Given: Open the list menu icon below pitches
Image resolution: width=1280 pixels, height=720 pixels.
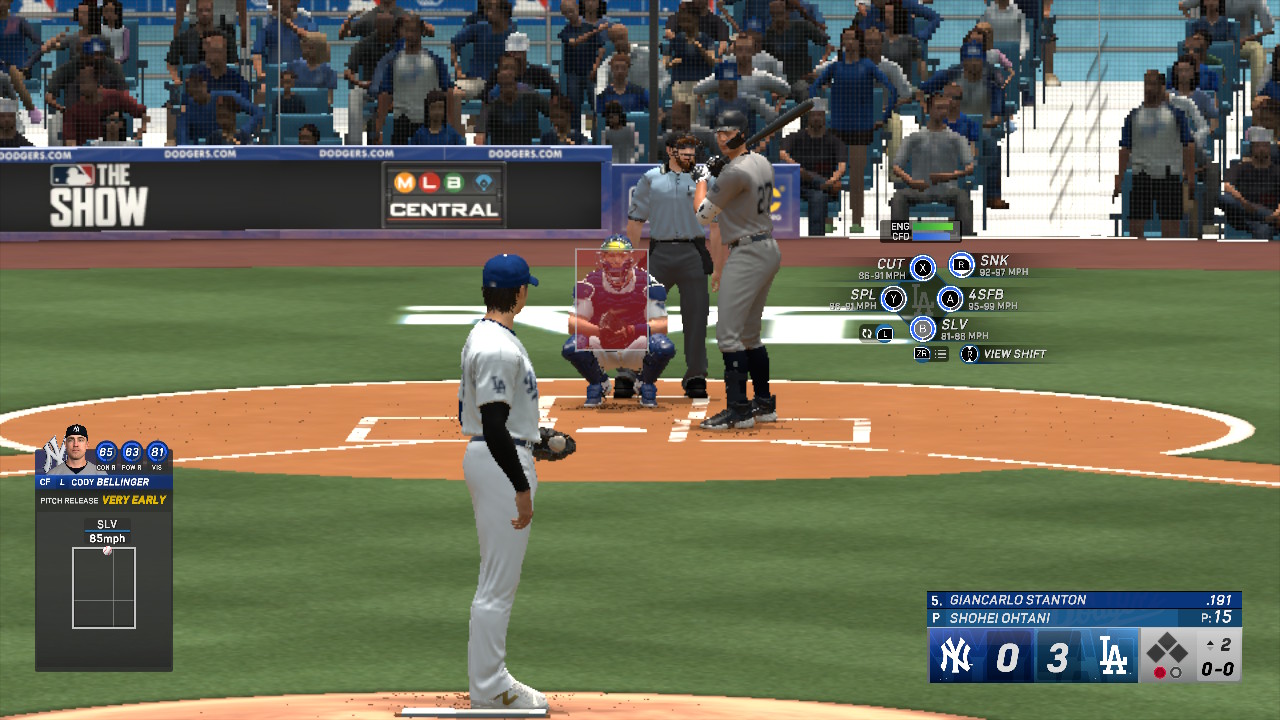Looking at the screenshot, I should pyautogui.click(x=940, y=354).
